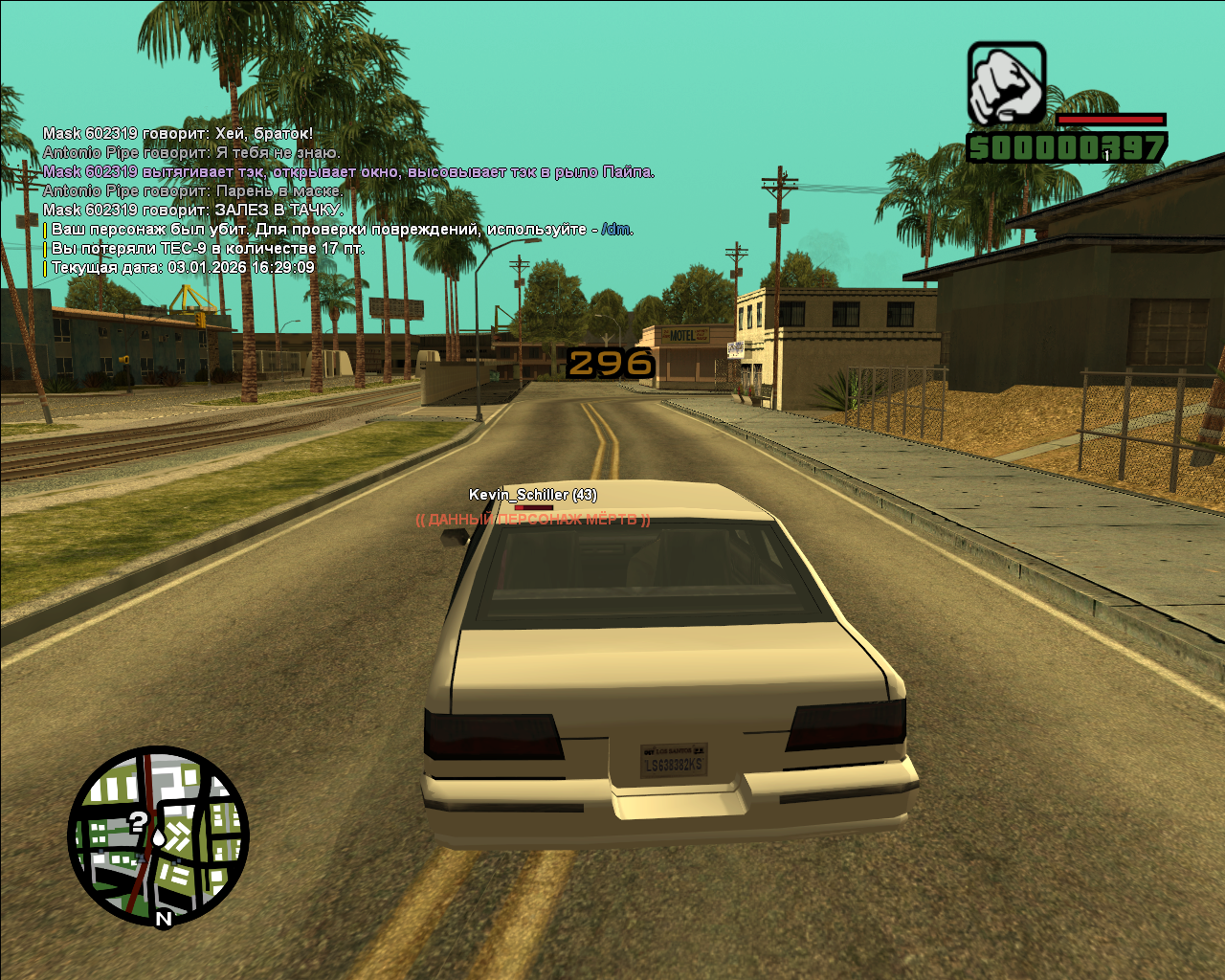Select the question mark marker on the minimap
The image size is (1225, 980).
139,821
